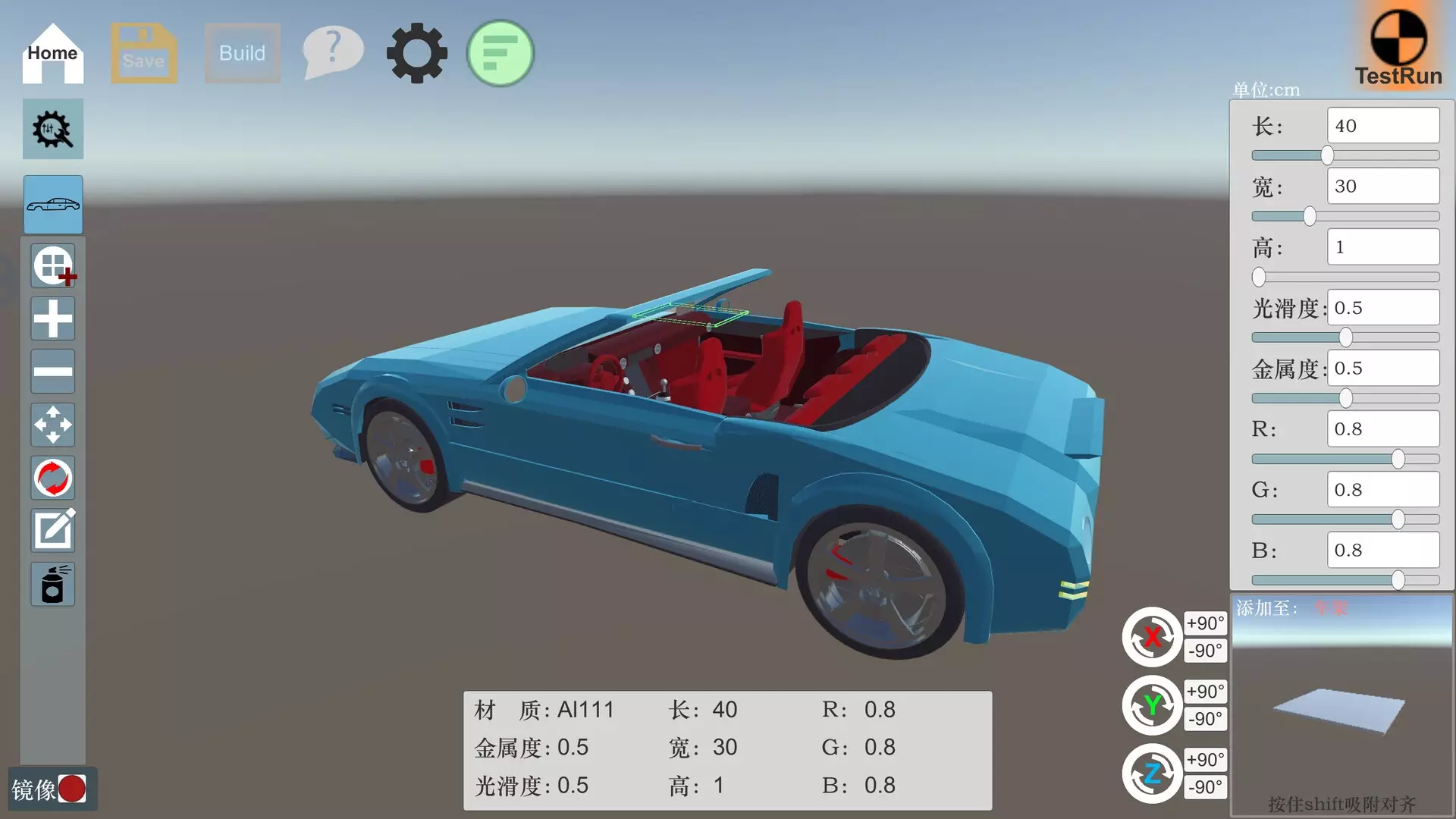The height and width of the screenshot is (819, 1456).
Task: Open the help question mark icon
Action: 332,52
